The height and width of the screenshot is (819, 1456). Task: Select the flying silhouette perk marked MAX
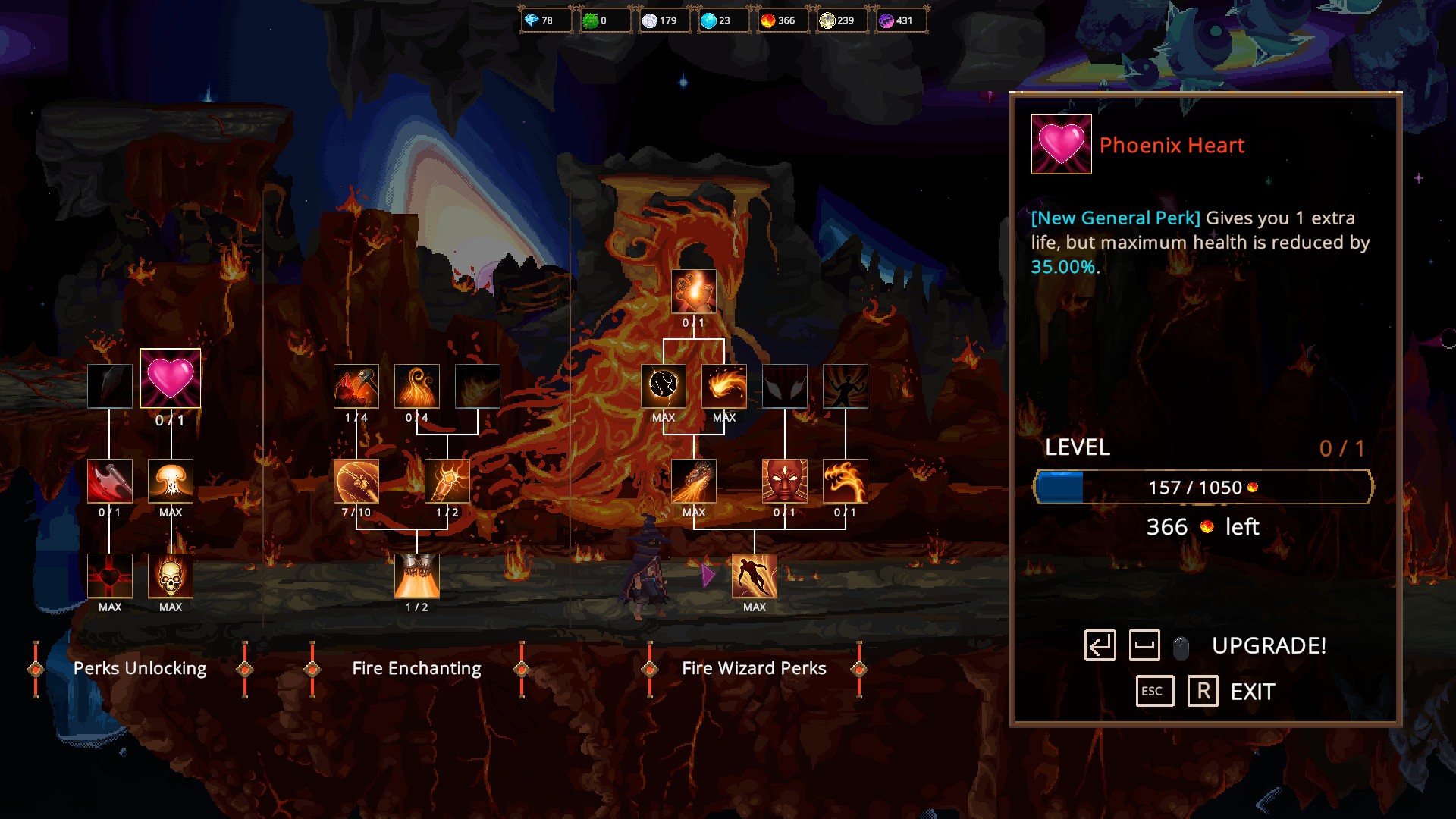(x=753, y=577)
